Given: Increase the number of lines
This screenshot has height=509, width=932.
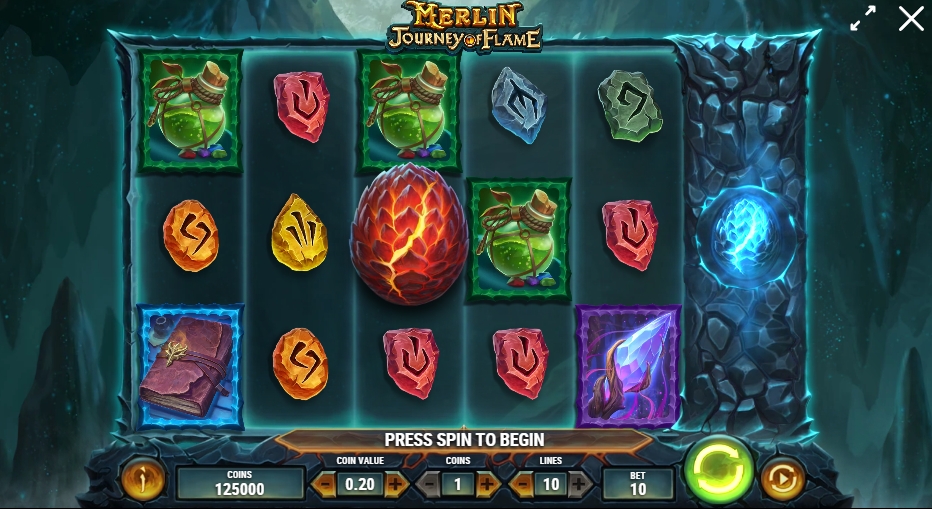Looking at the screenshot, I should pyautogui.click(x=581, y=484).
